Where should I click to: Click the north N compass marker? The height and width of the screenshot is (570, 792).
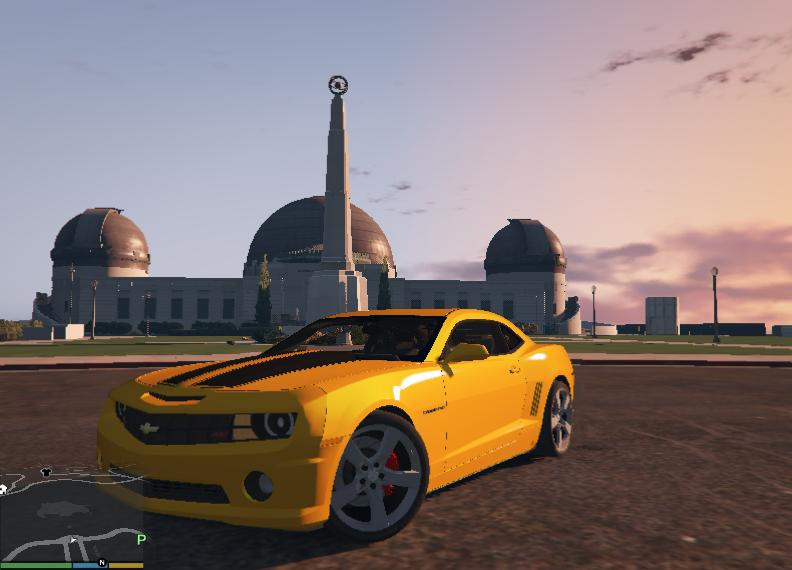tap(102, 563)
